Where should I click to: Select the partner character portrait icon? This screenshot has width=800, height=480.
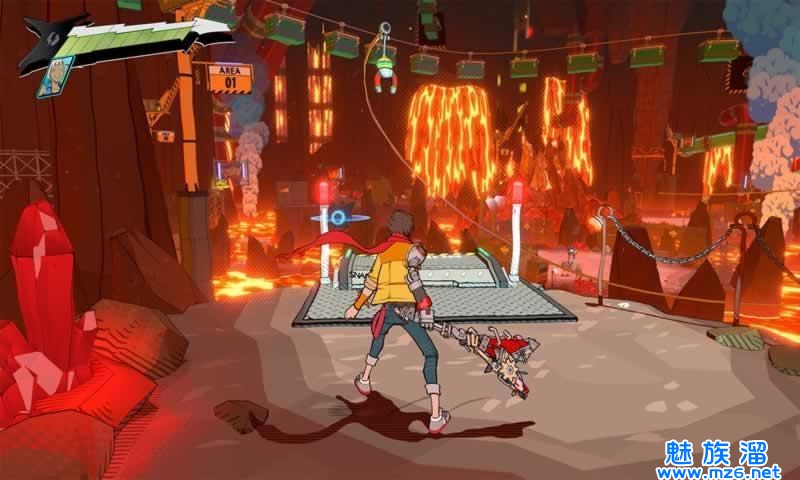(56, 77)
